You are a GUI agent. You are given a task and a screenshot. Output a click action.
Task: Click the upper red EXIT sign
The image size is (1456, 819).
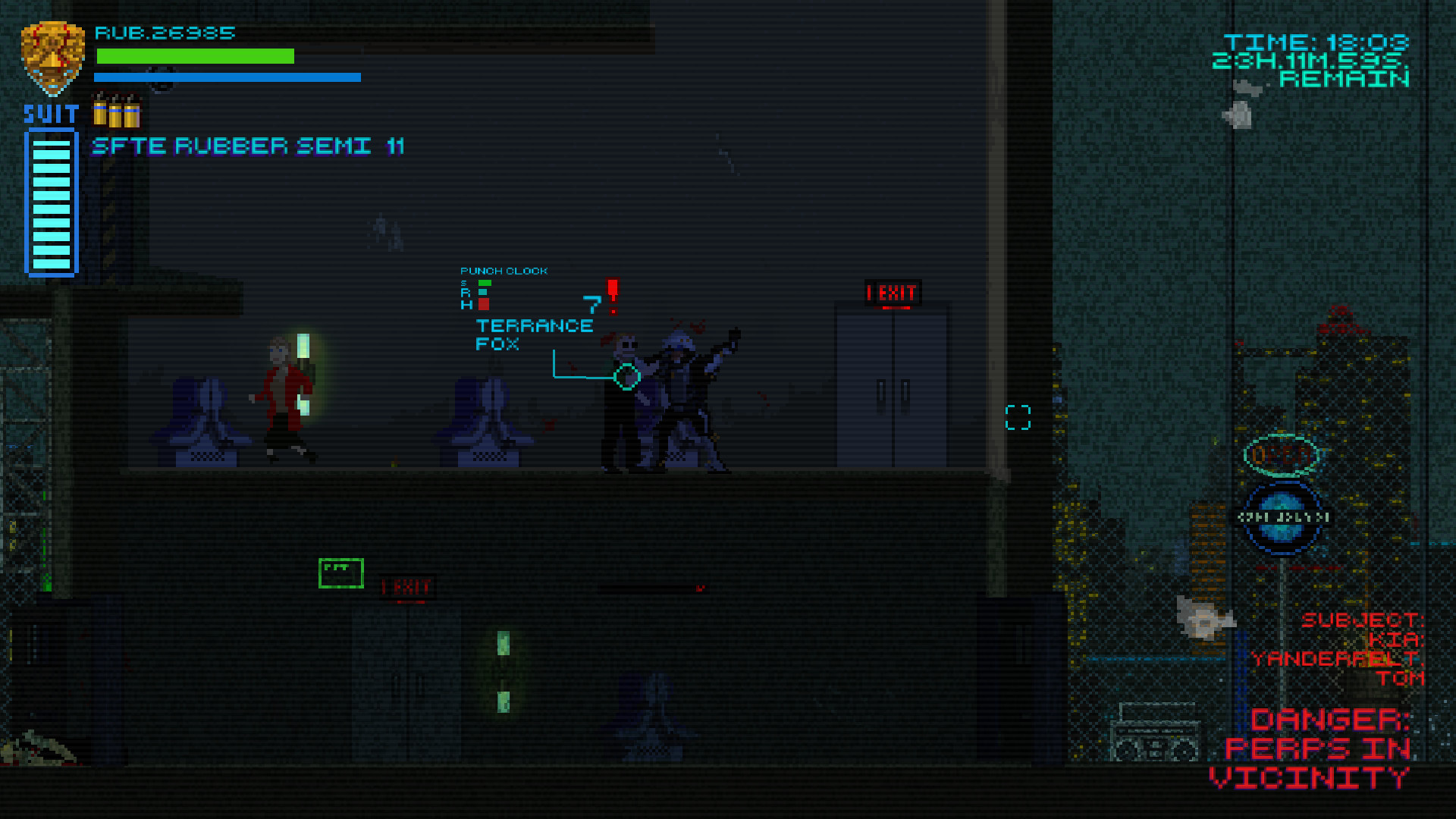tap(891, 293)
